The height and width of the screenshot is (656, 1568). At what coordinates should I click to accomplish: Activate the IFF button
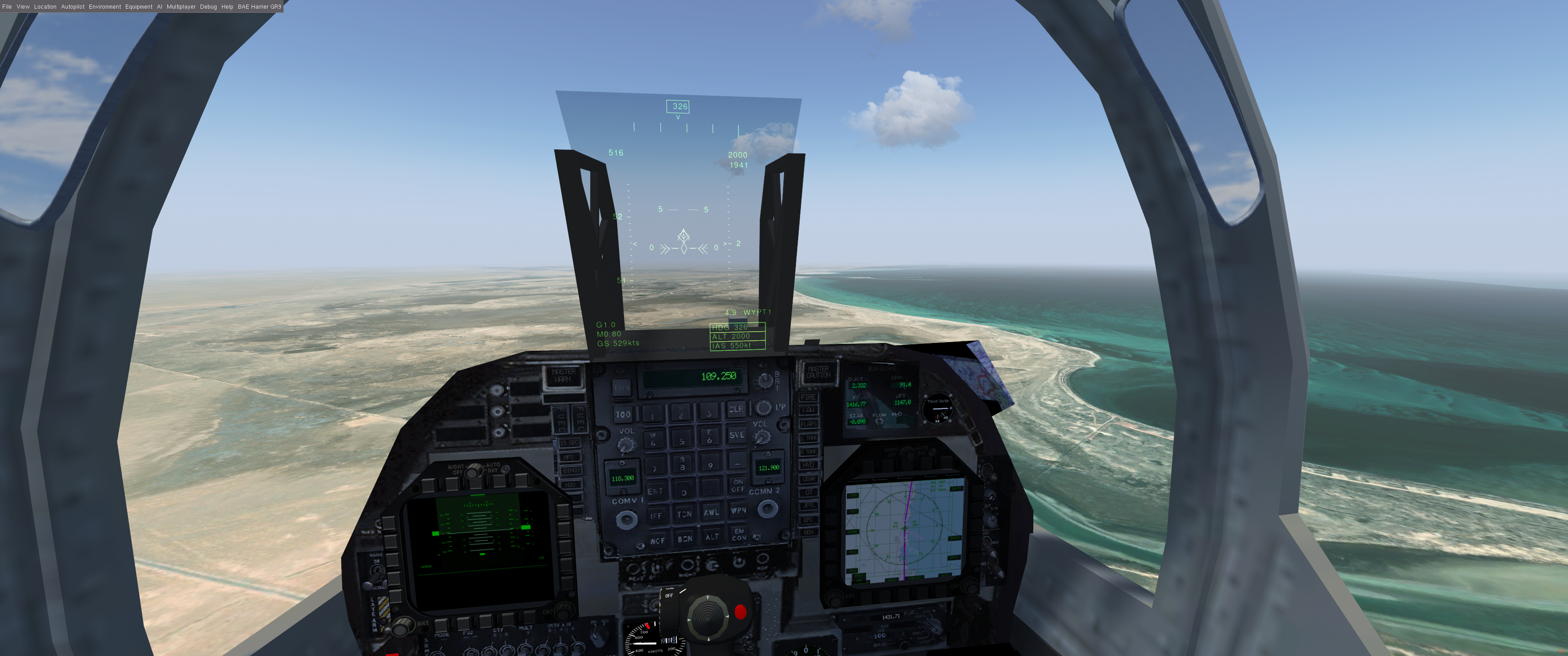655,515
